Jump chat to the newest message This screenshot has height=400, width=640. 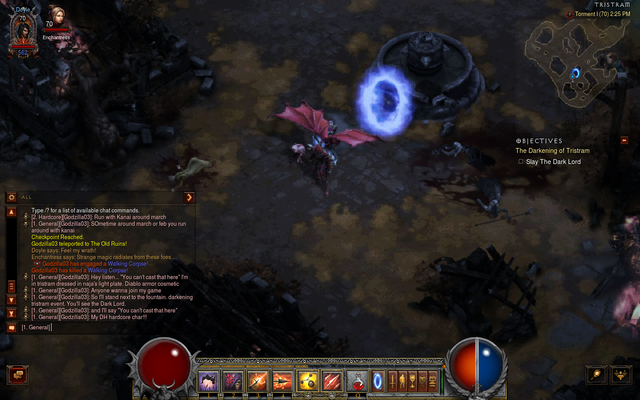pos(11,310)
